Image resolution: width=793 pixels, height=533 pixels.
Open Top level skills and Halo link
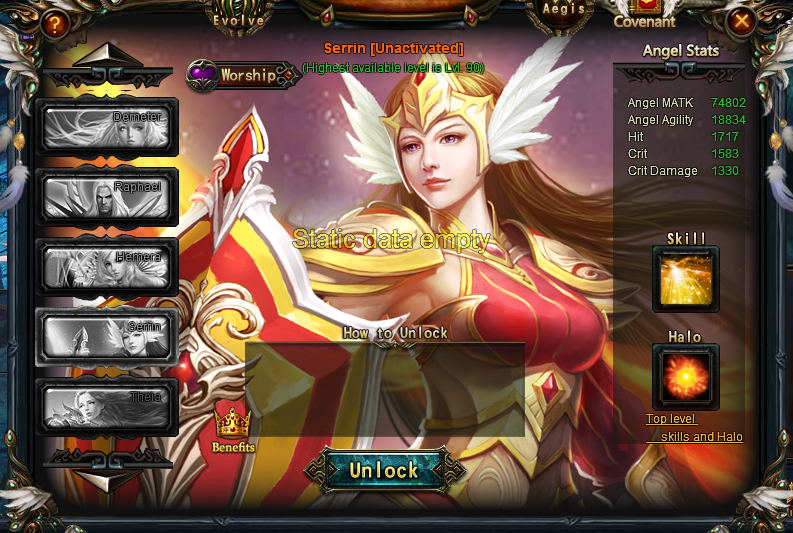tap(694, 428)
